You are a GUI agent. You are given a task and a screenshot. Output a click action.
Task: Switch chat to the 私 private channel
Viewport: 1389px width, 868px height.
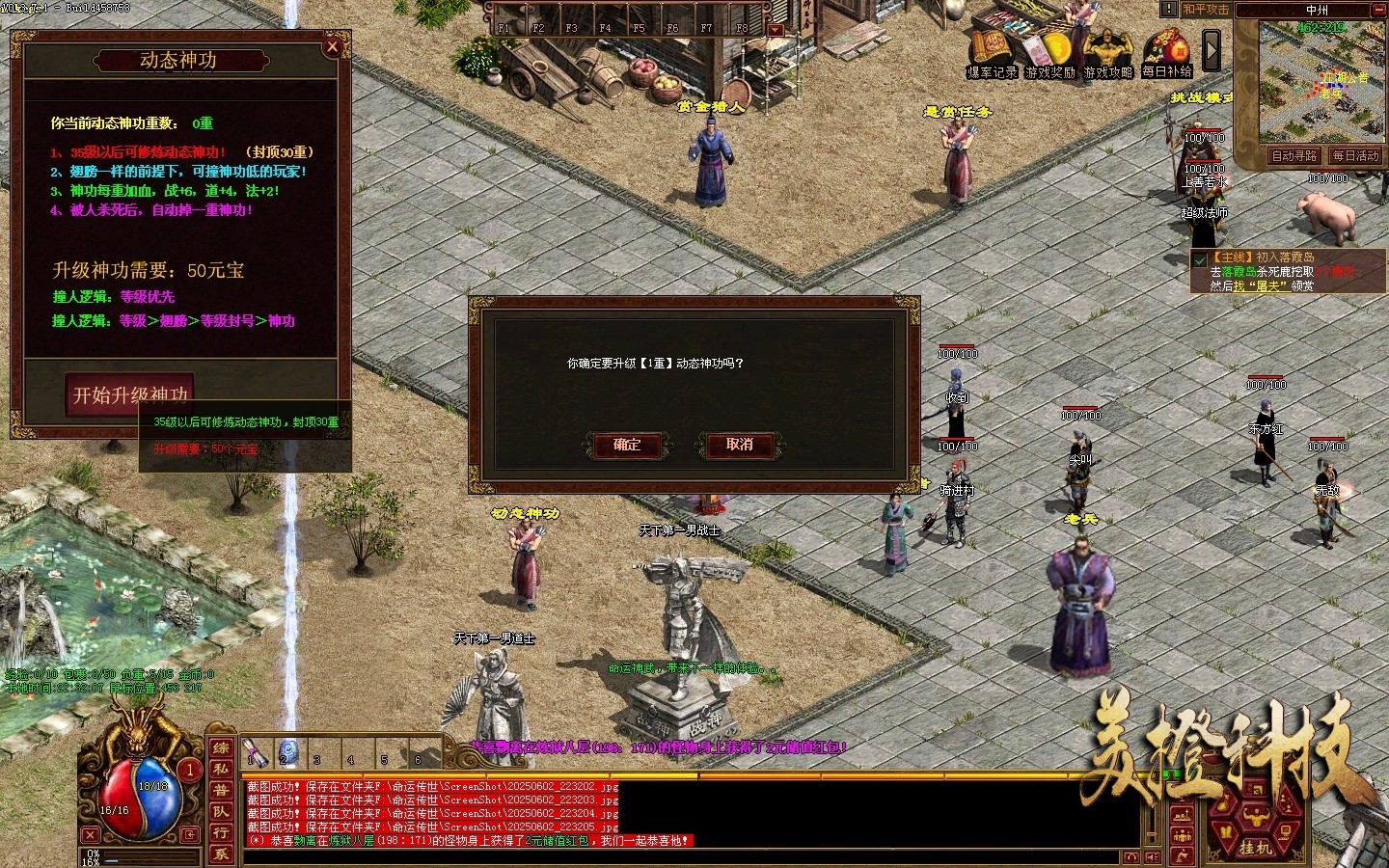click(x=221, y=769)
